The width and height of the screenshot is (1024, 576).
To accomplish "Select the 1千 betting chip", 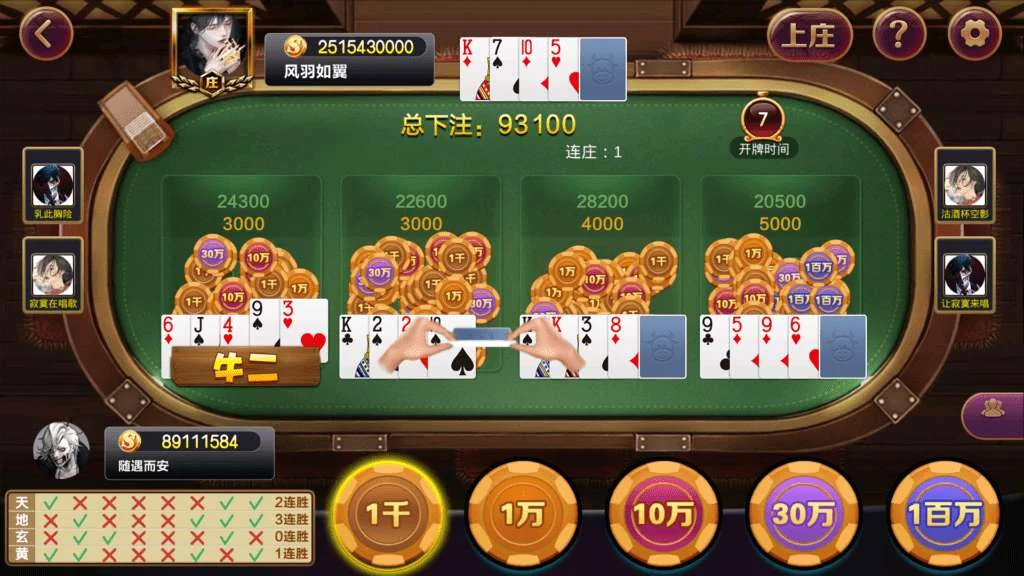I will coord(387,514).
